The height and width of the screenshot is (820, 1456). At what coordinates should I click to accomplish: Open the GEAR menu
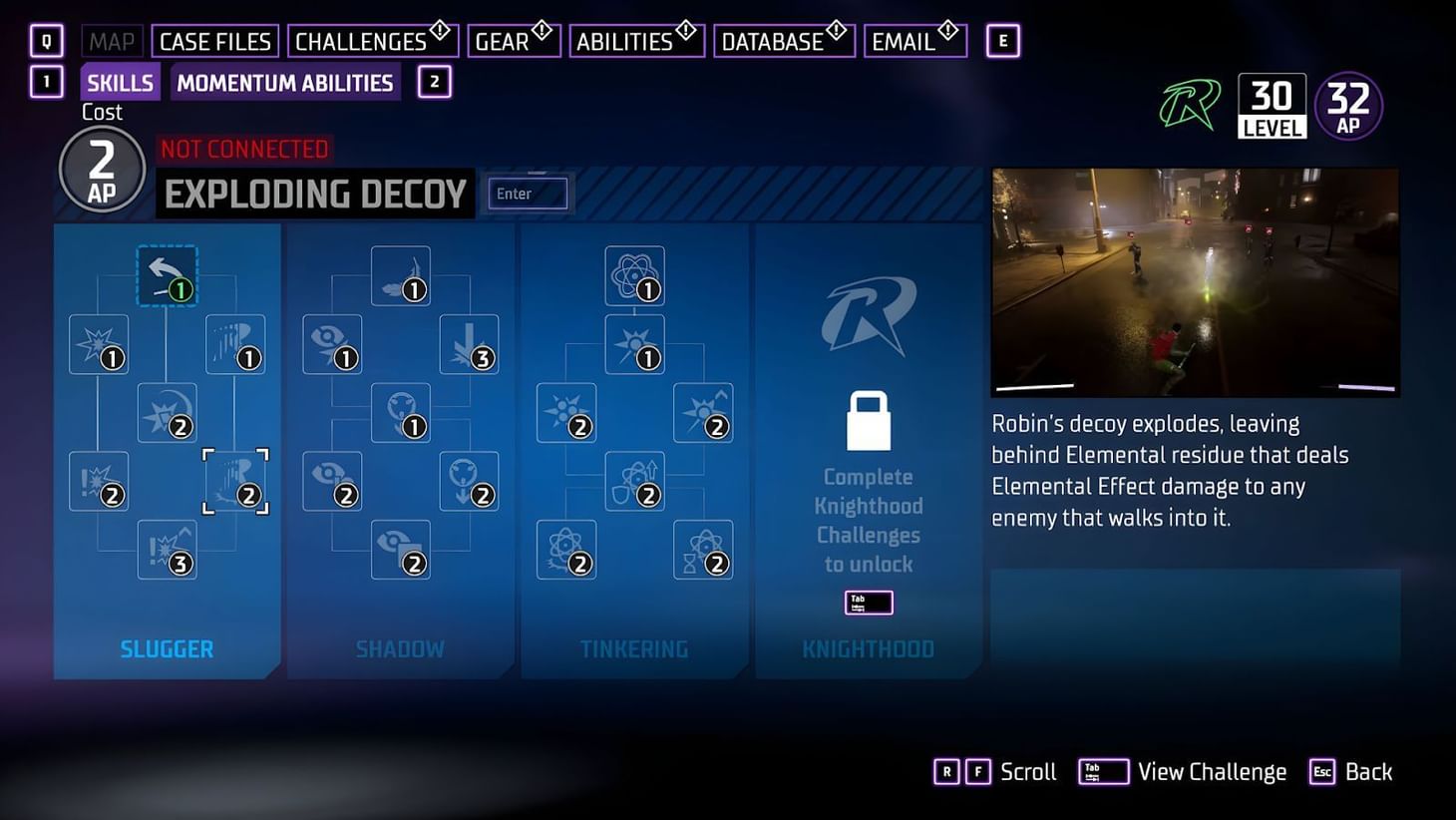coord(504,41)
